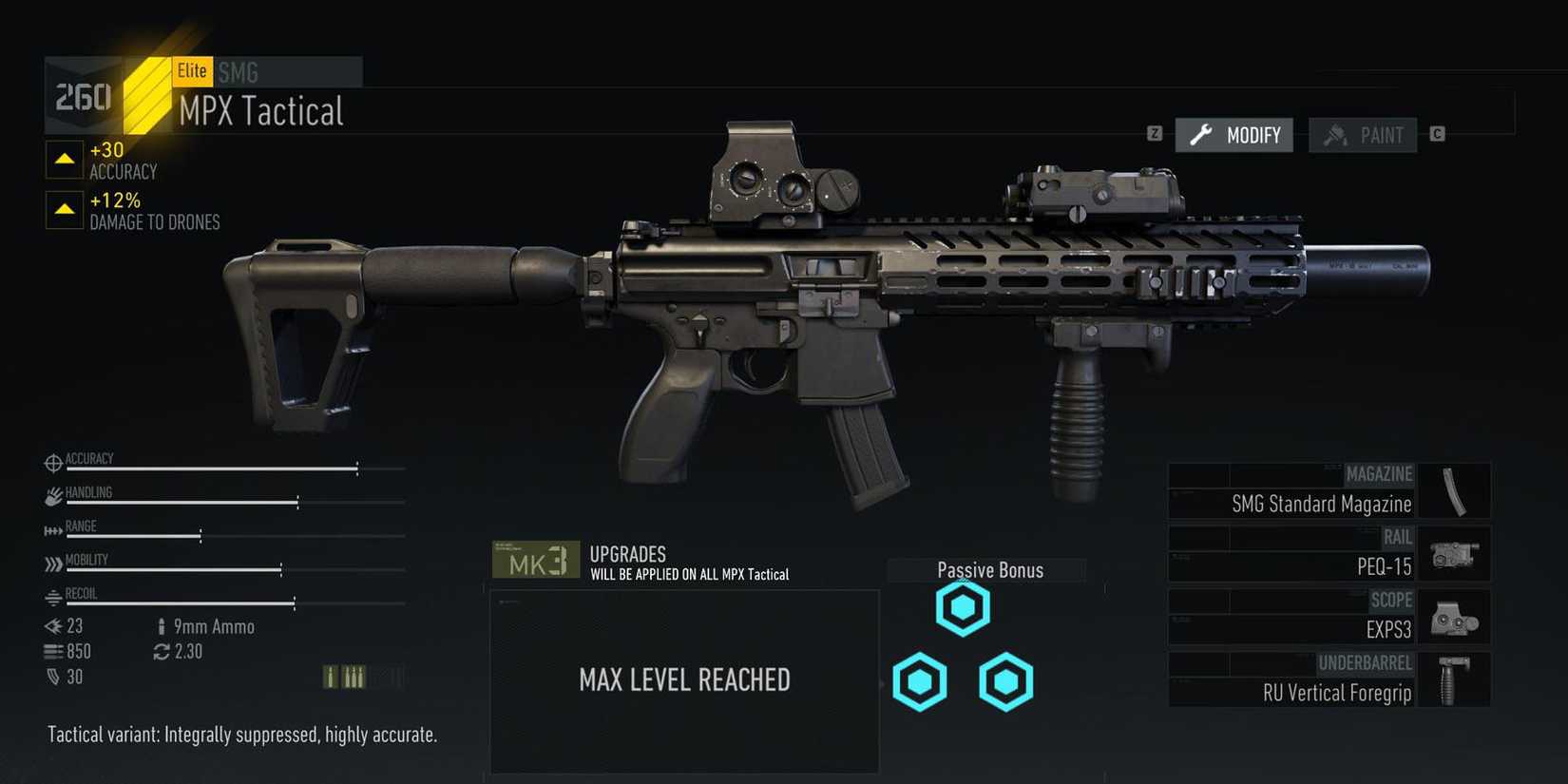The width and height of the screenshot is (1568, 784).
Task: Click the 9mm Ammo bullet icon
Action: (x=162, y=626)
